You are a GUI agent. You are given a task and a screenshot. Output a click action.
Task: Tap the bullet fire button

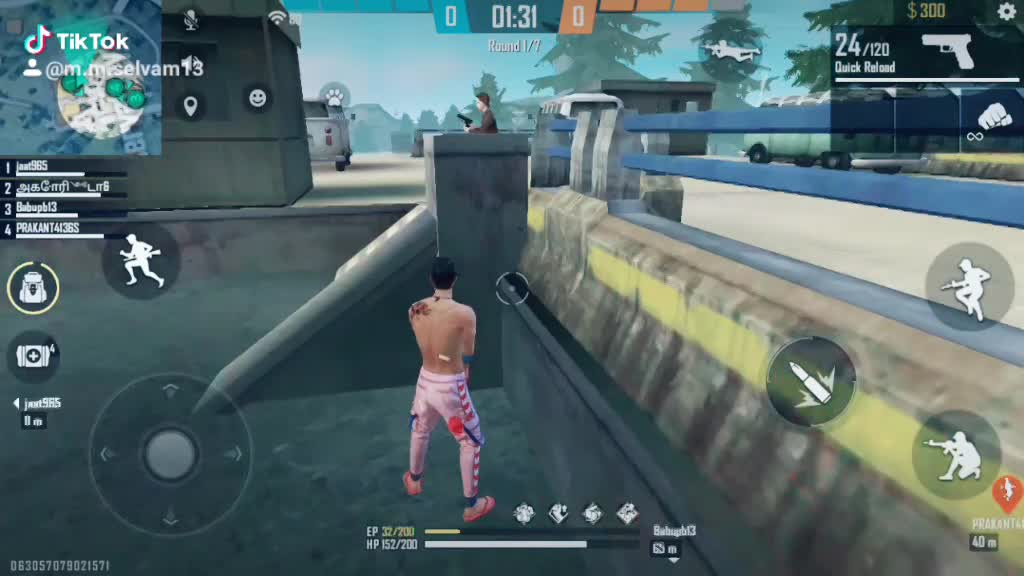[x=811, y=381]
